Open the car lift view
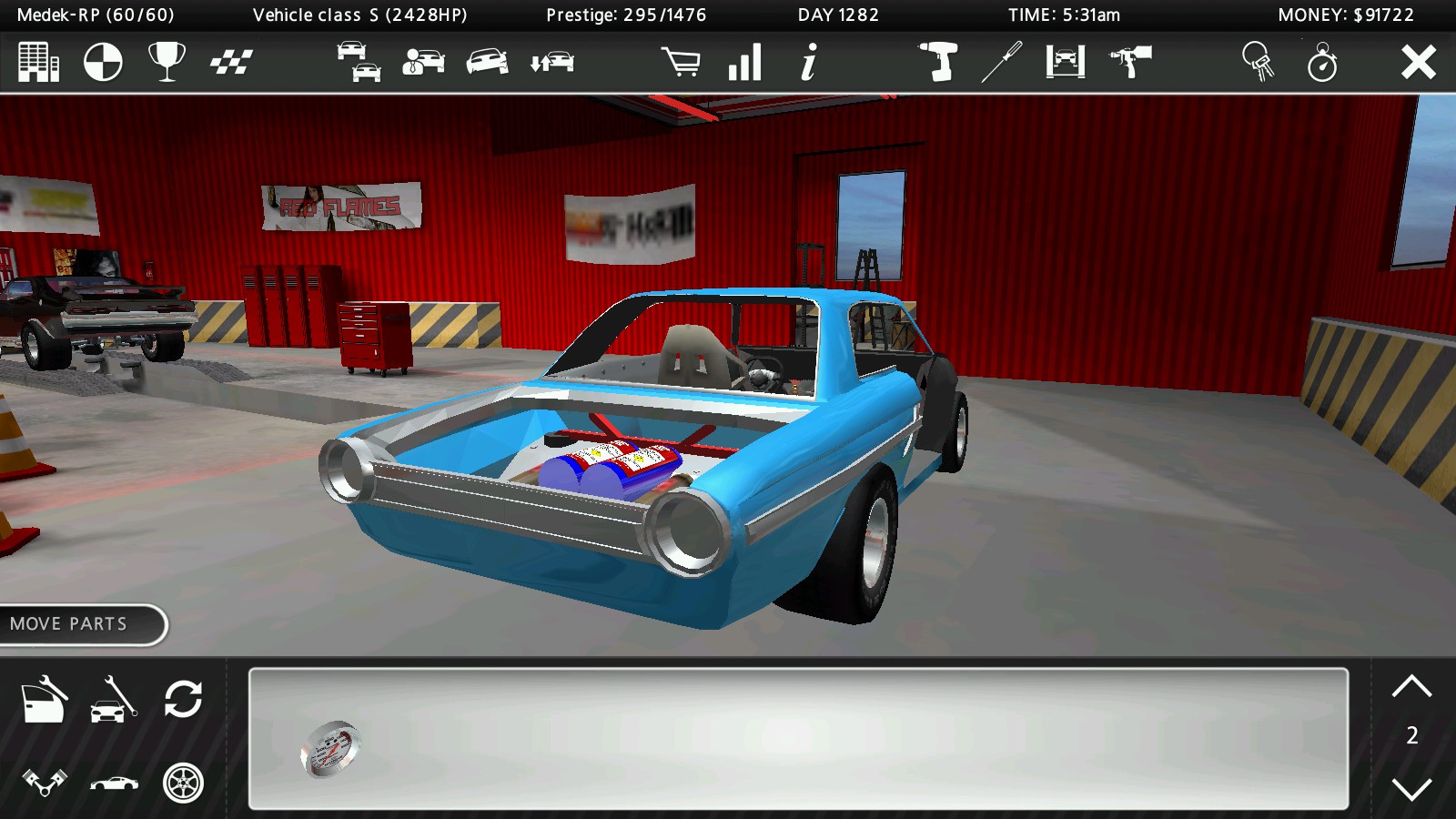This screenshot has height=819, width=1456. point(1065,64)
